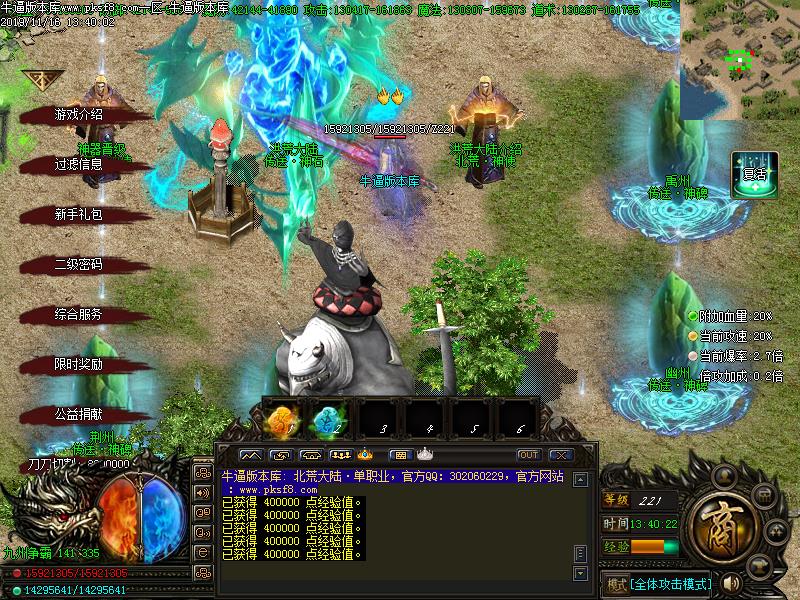Open the 二级密码 secondary password entry
Screen dimensions: 800x600
click(78, 264)
